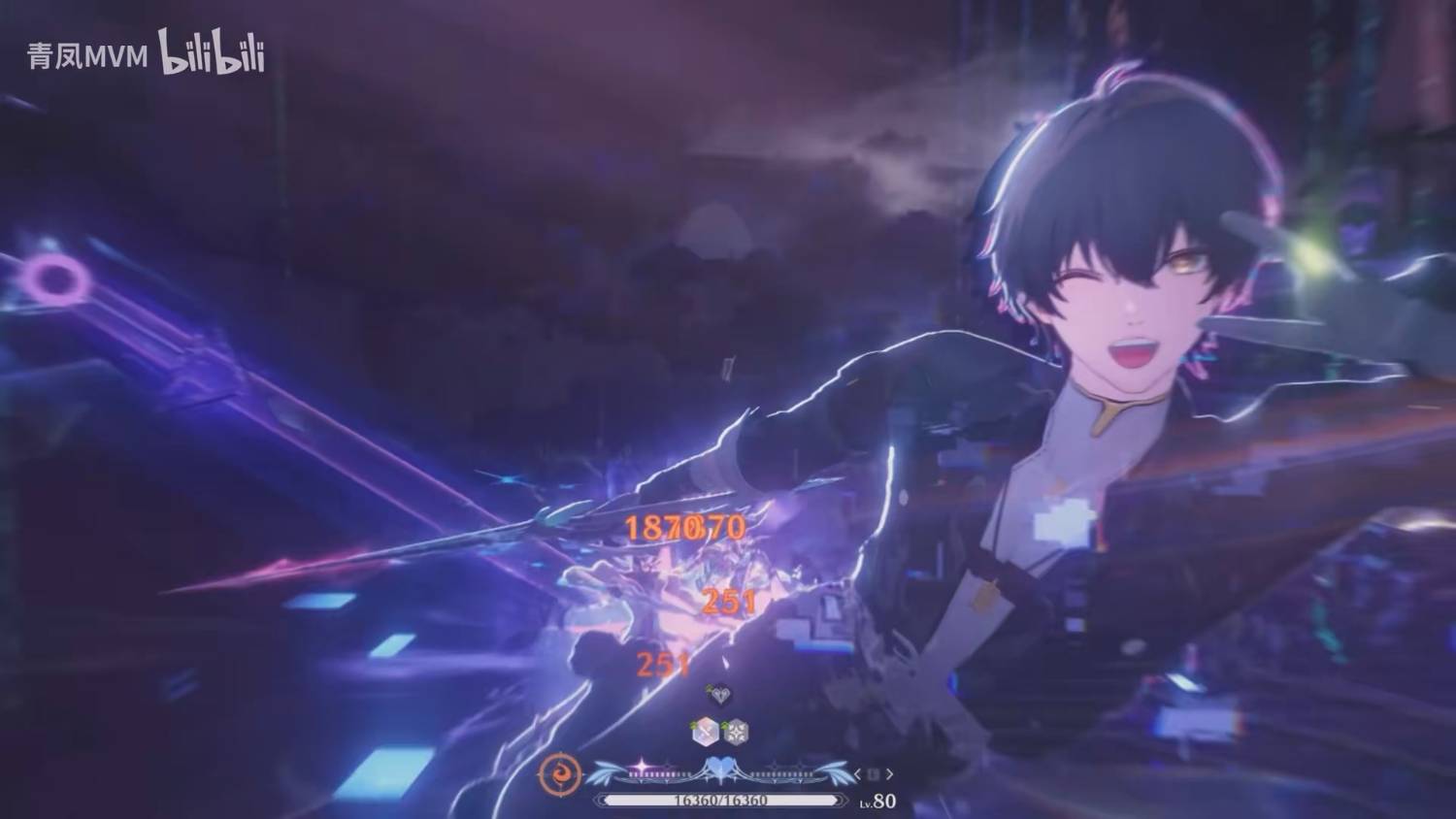Click the left arrow beside the HP gauge
Screen dimensions: 1456x819
click(x=858, y=774)
